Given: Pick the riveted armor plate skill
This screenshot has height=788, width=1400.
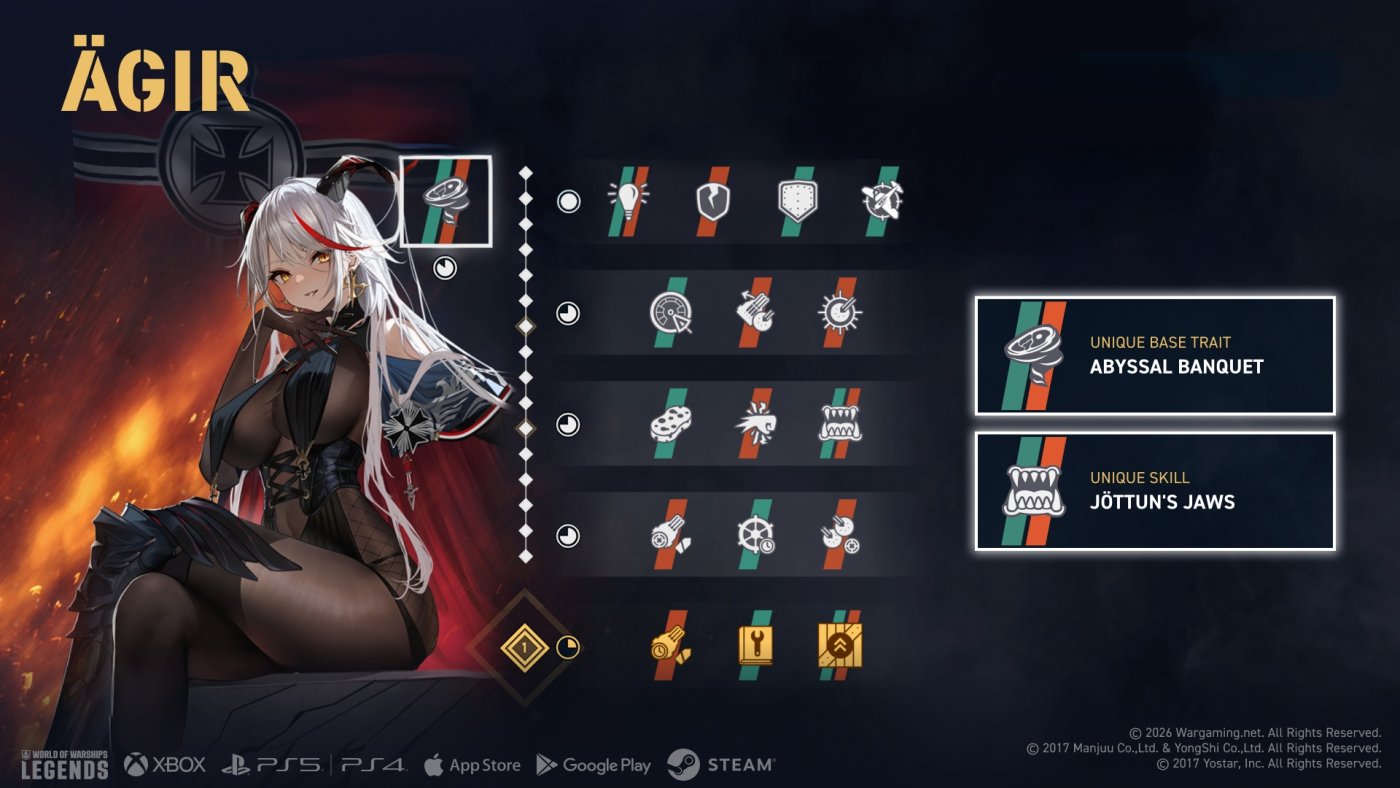Looking at the screenshot, I should (x=796, y=201).
